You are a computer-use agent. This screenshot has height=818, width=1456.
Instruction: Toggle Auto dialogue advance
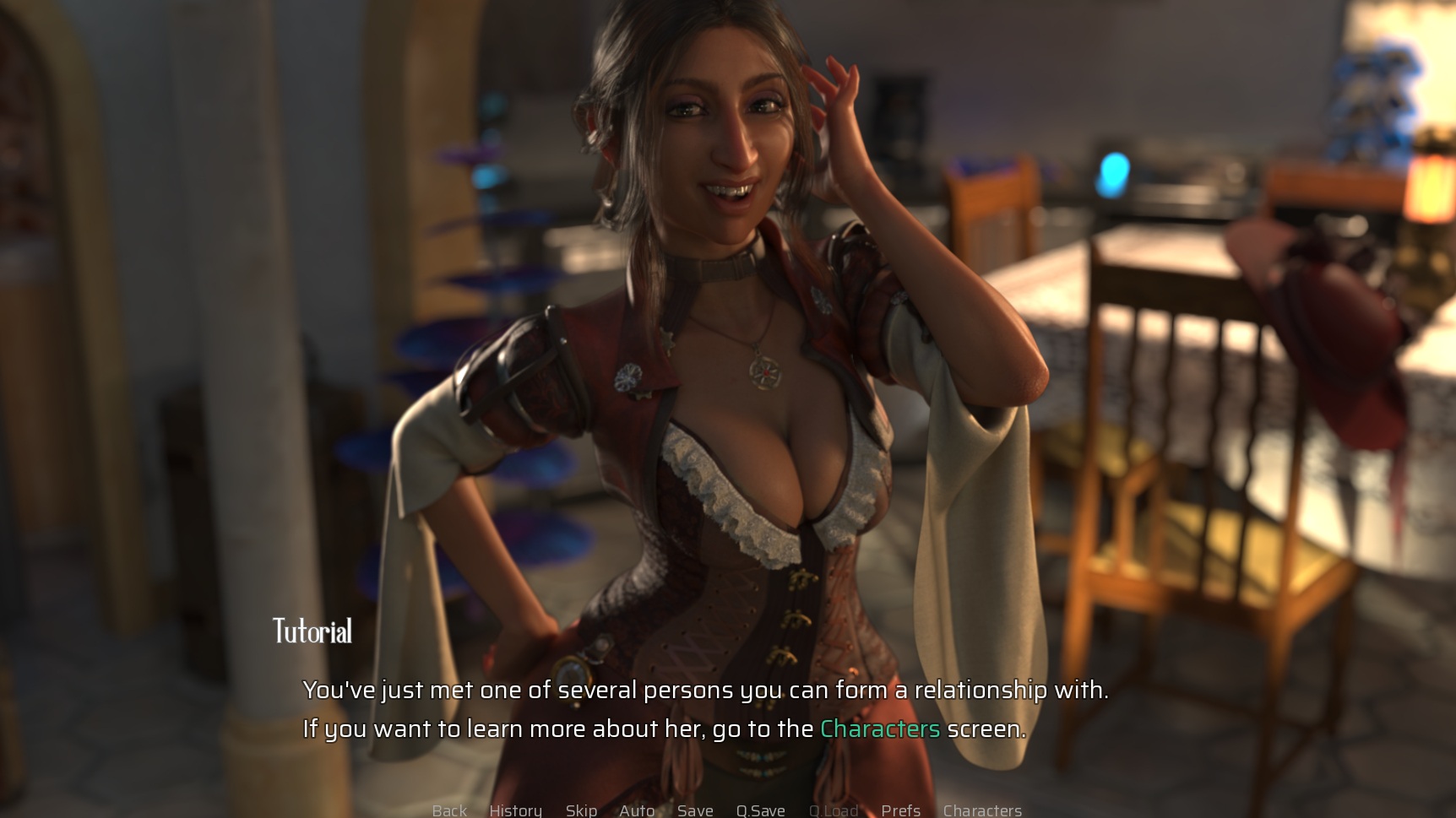click(637, 810)
